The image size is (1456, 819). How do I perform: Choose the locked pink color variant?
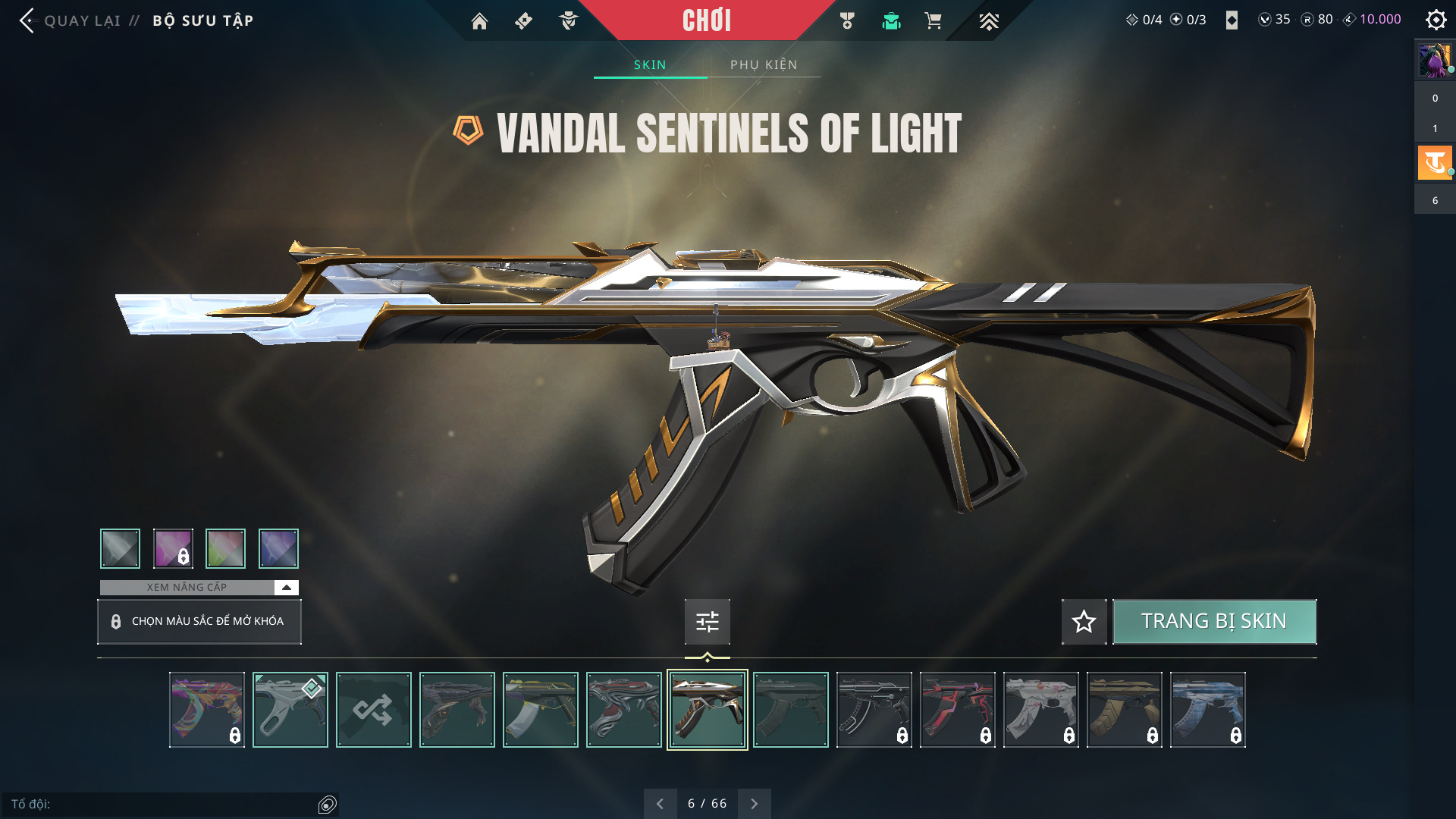(173, 548)
